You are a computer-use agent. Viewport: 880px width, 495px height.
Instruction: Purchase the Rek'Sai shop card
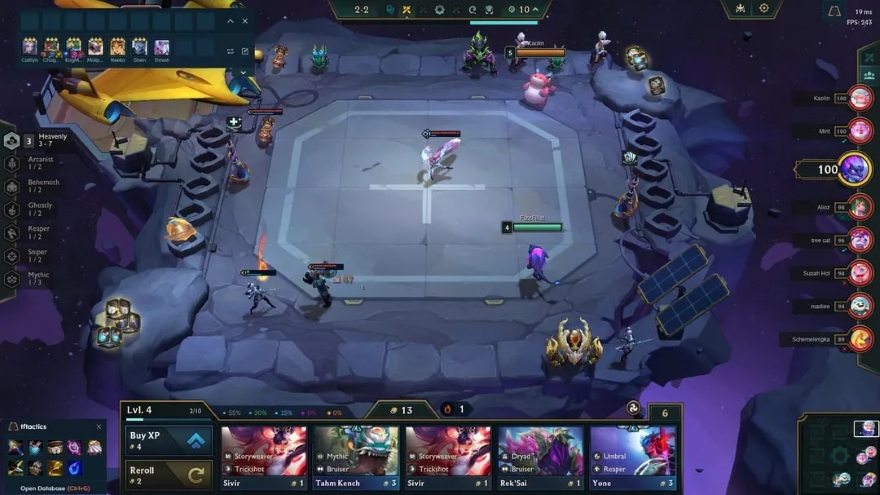[540, 457]
